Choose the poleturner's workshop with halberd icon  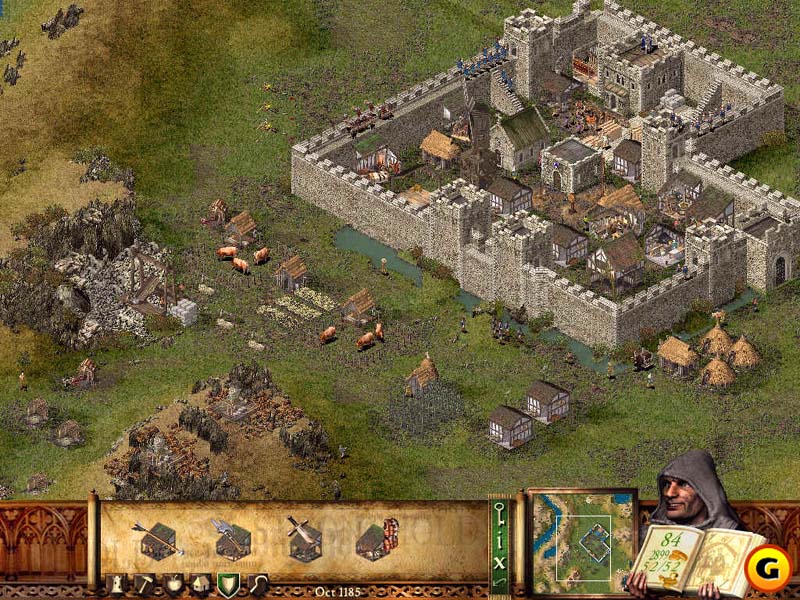[231, 541]
